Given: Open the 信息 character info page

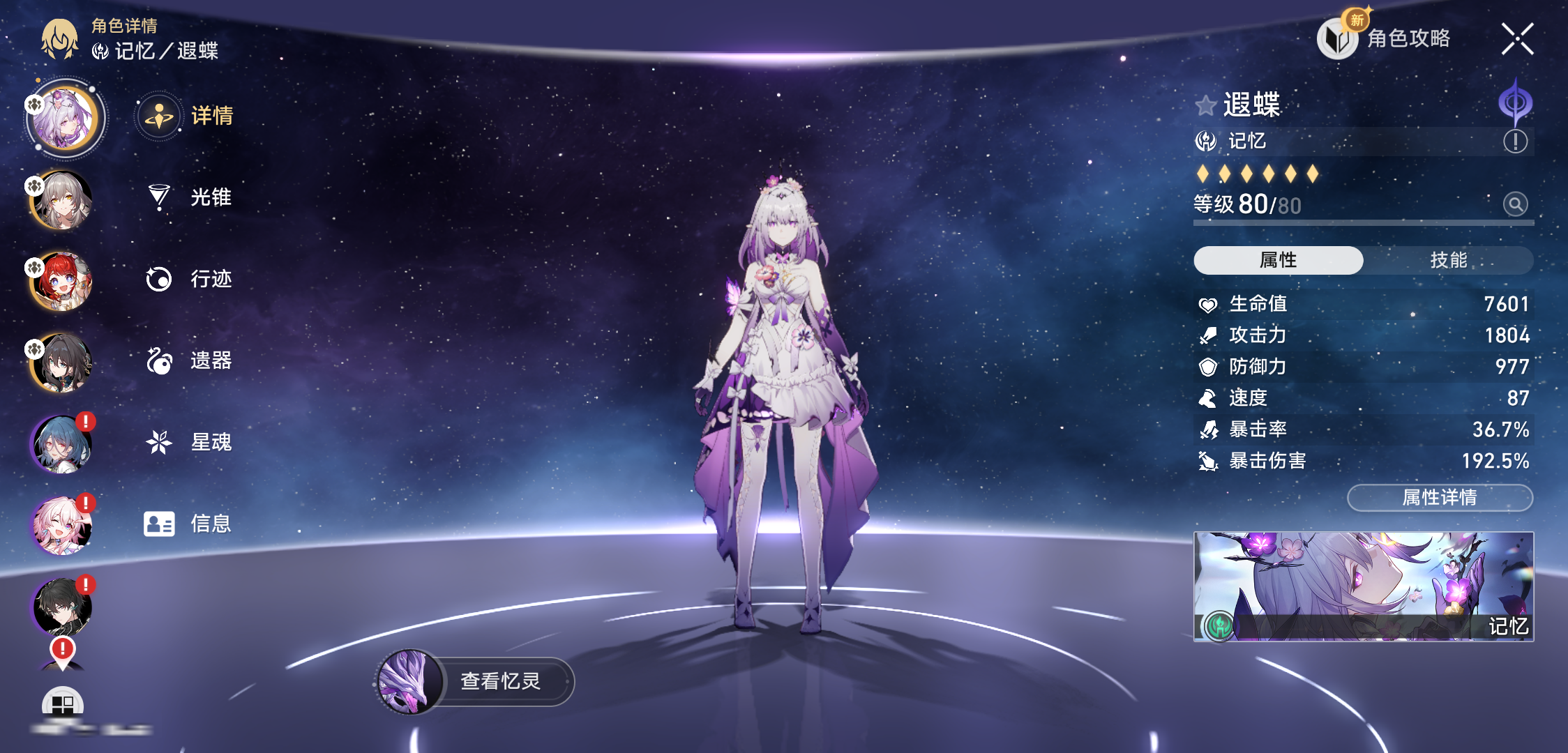Looking at the screenshot, I should pyautogui.click(x=190, y=524).
